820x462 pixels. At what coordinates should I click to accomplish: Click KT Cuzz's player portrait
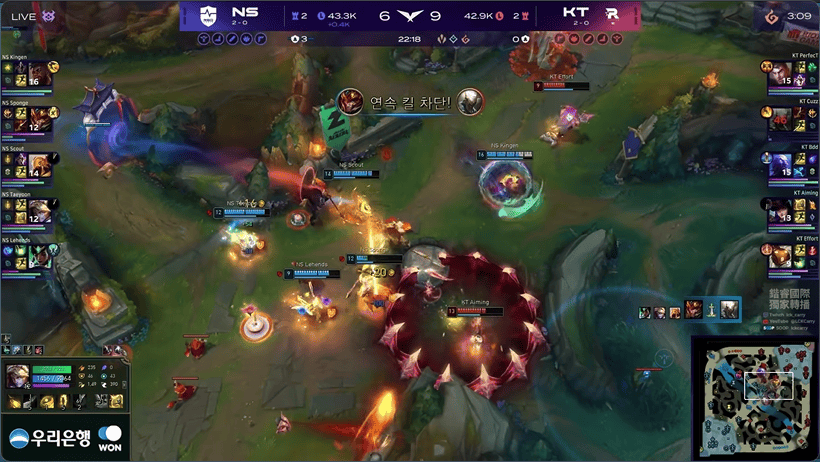[781, 119]
